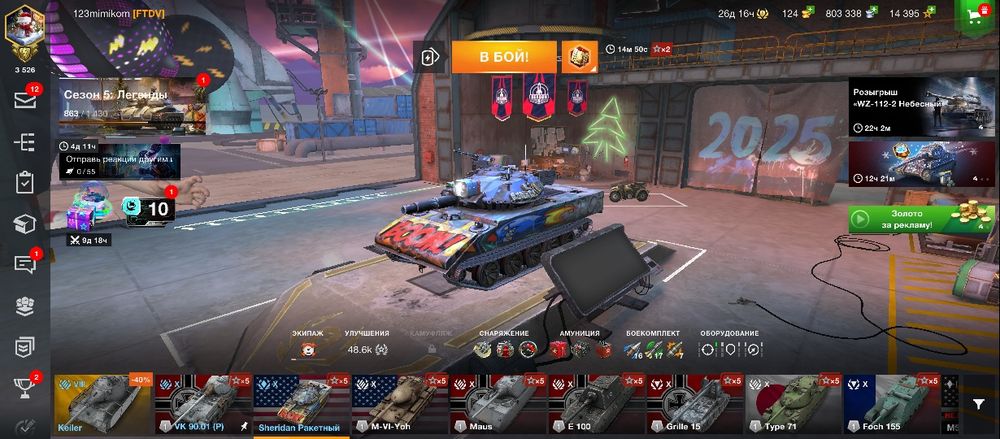Open the crew (Экипаж) icon
Image resolution: width=1000 pixels, height=439 pixels.
[308, 349]
